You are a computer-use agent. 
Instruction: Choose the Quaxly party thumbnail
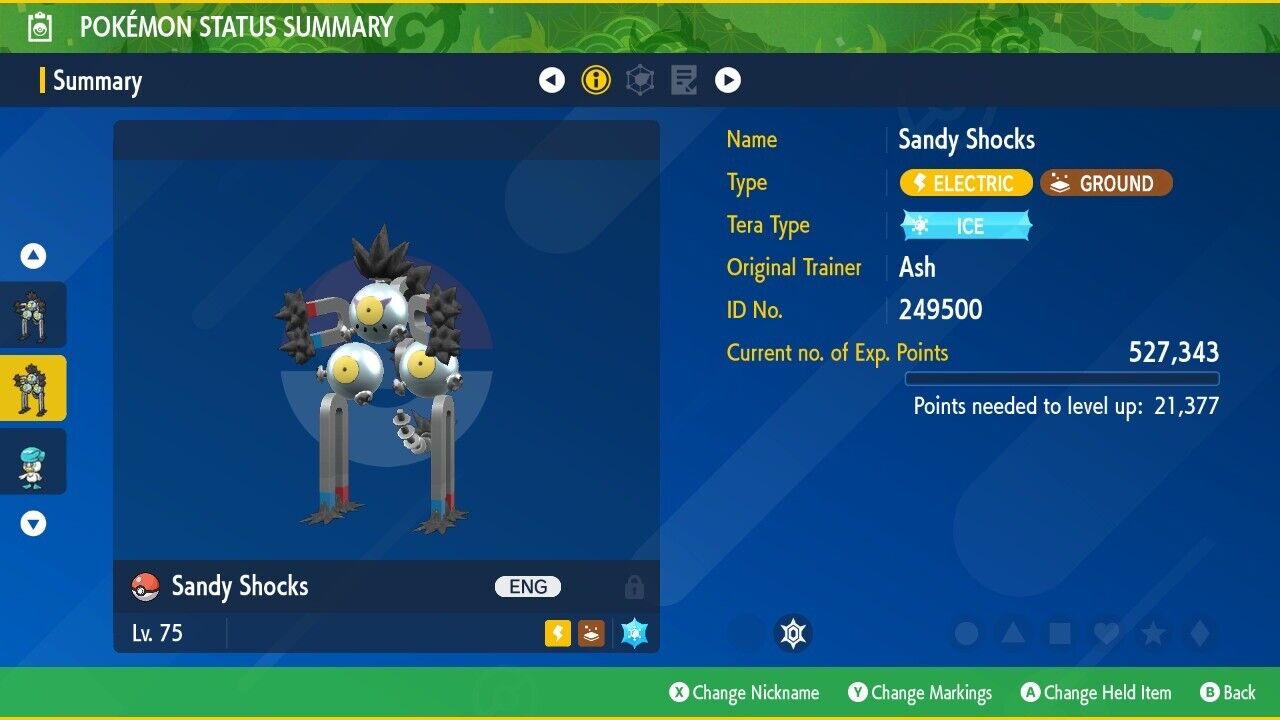tap(33, 462)
